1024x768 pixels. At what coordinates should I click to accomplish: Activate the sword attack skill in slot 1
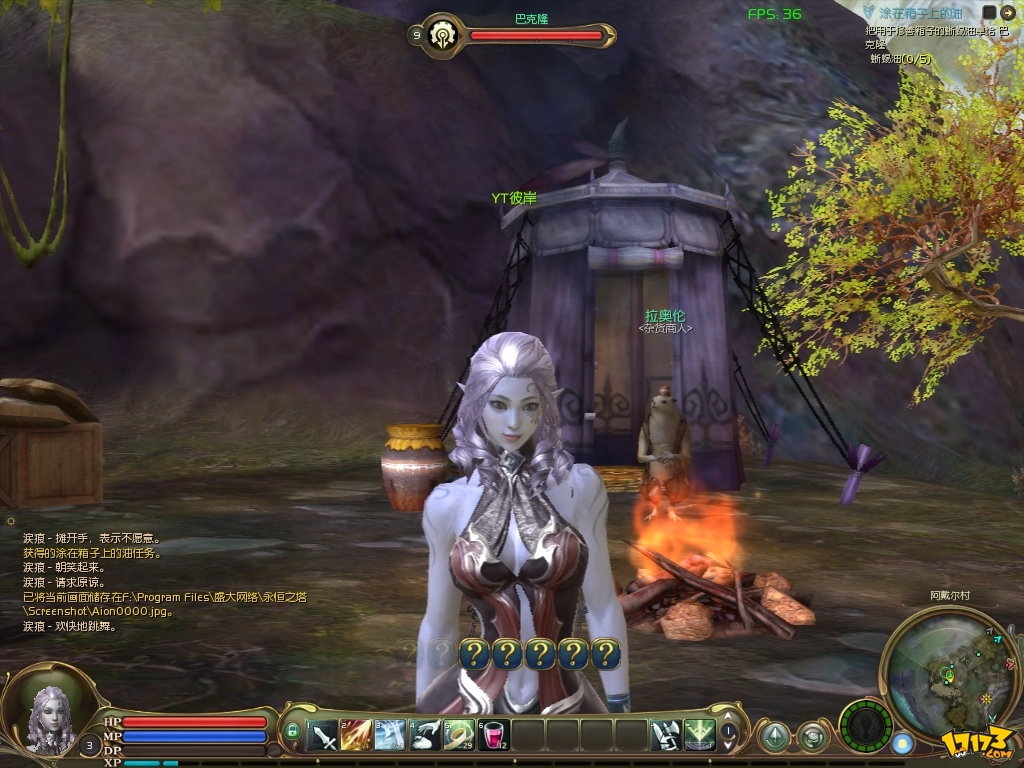pos(323,735)
